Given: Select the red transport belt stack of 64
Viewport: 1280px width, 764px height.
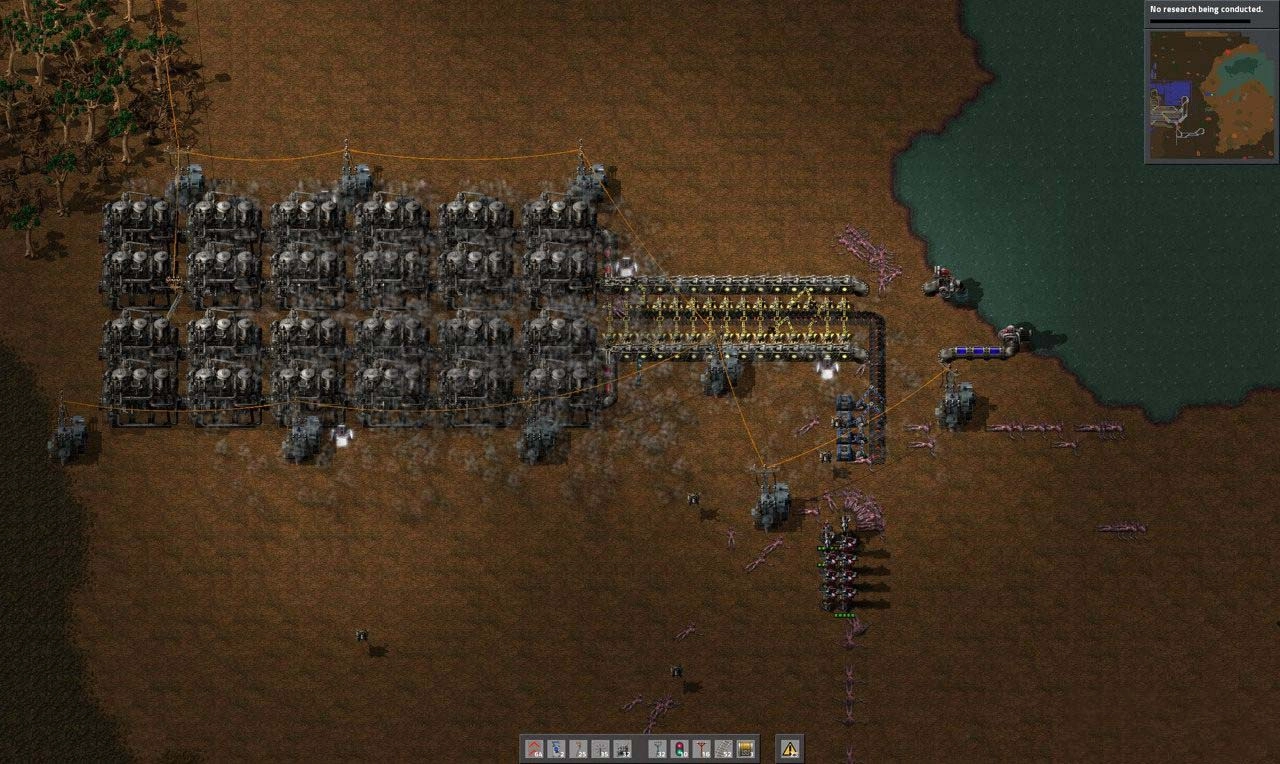Looking at the screenshot, I should click(535, 748).
